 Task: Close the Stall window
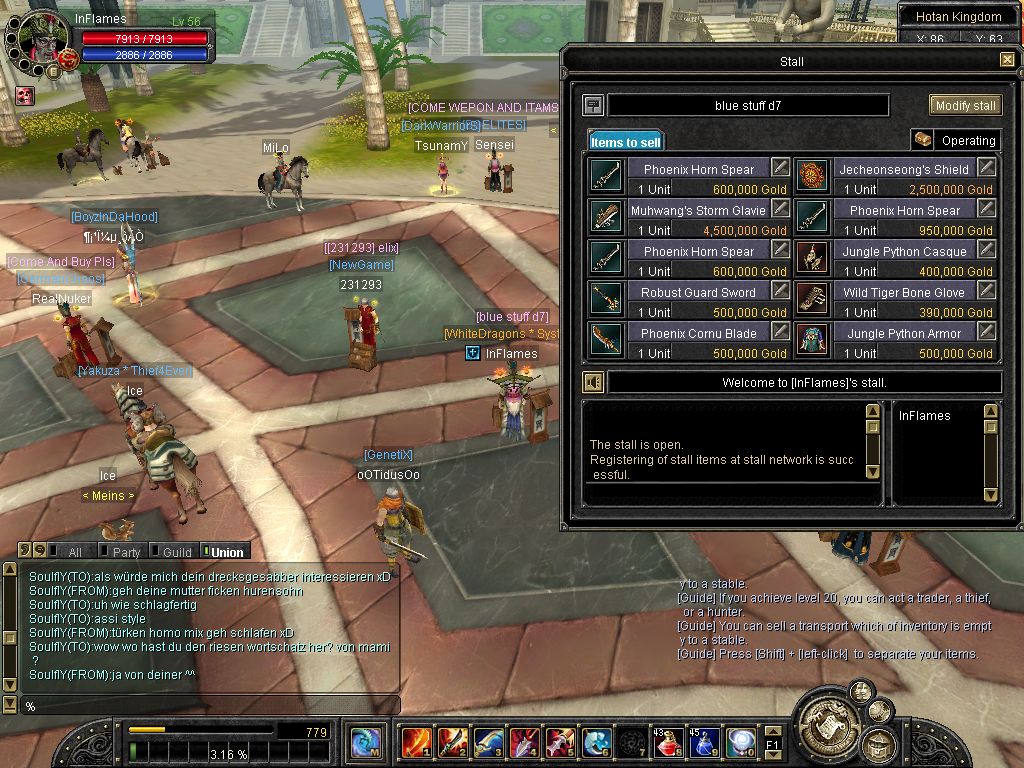[x=1007, y=60]
